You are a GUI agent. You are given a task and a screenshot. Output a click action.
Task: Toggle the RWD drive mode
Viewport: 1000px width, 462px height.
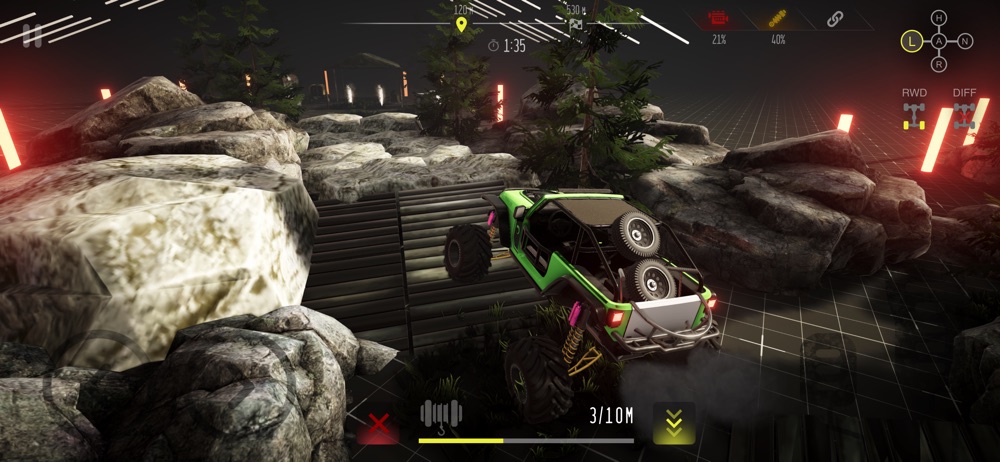tap(914, 112)
